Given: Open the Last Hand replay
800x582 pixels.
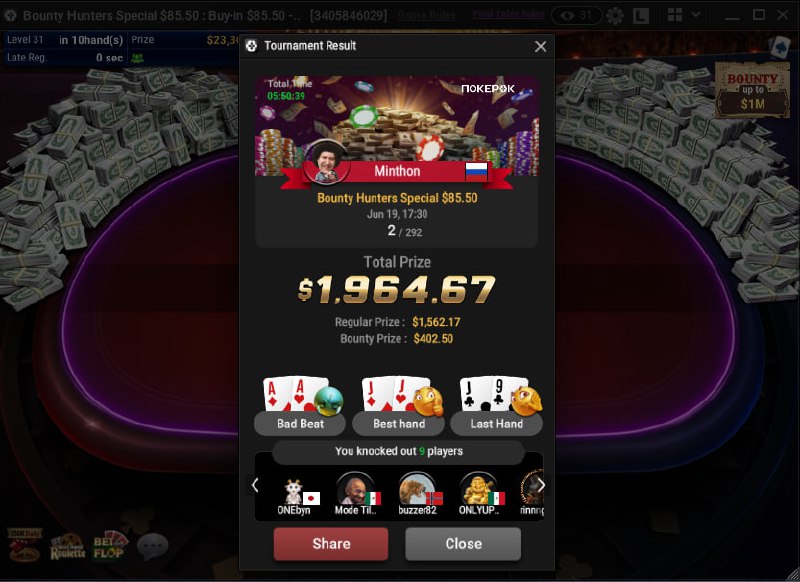Looking at the screenshot, I should pyautogui.click(x=496, y=423).
